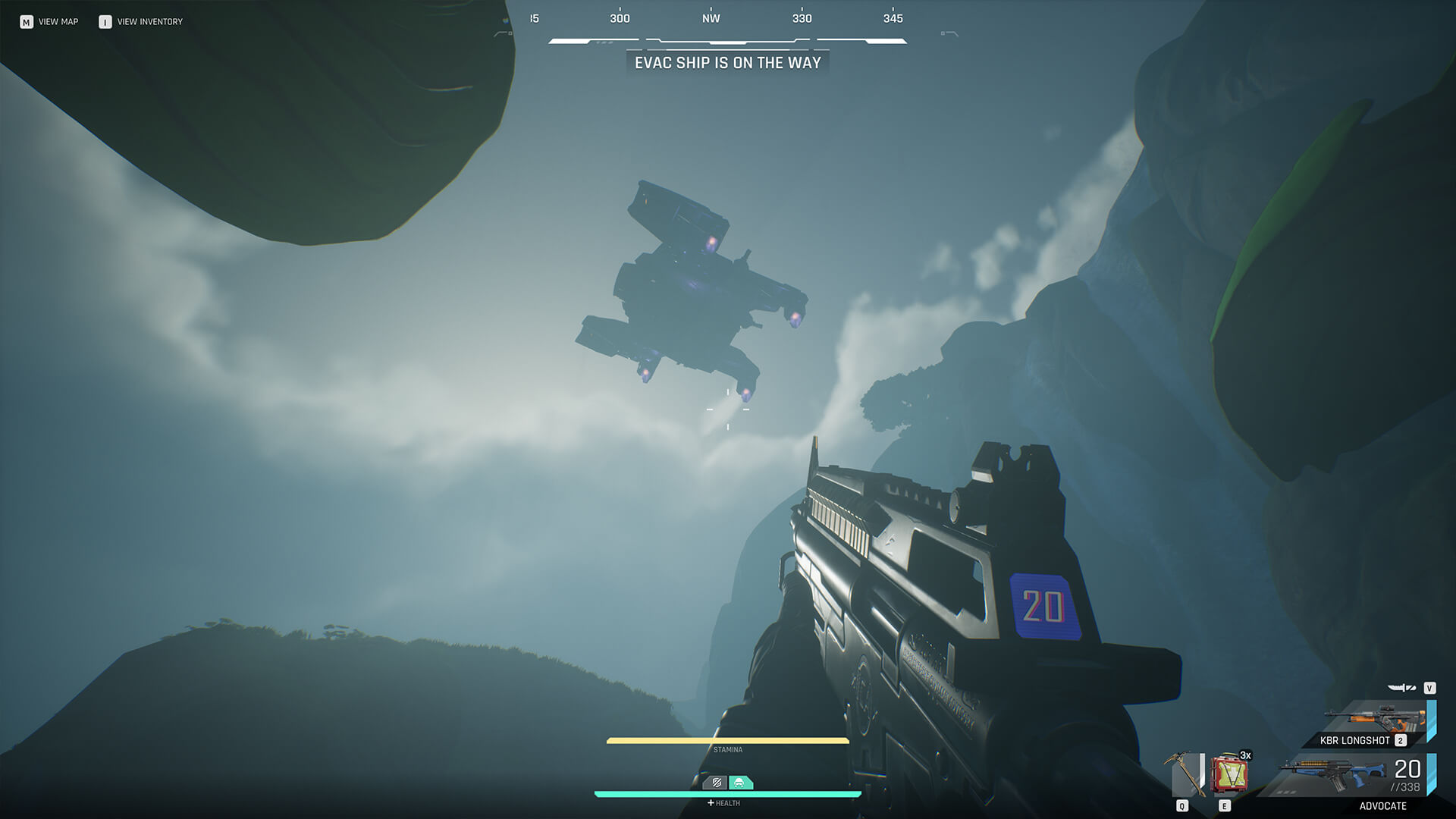The image size is (1456, 819).
Task: Toggle the 3x medkit stack counter
Action: [1246, 755]
